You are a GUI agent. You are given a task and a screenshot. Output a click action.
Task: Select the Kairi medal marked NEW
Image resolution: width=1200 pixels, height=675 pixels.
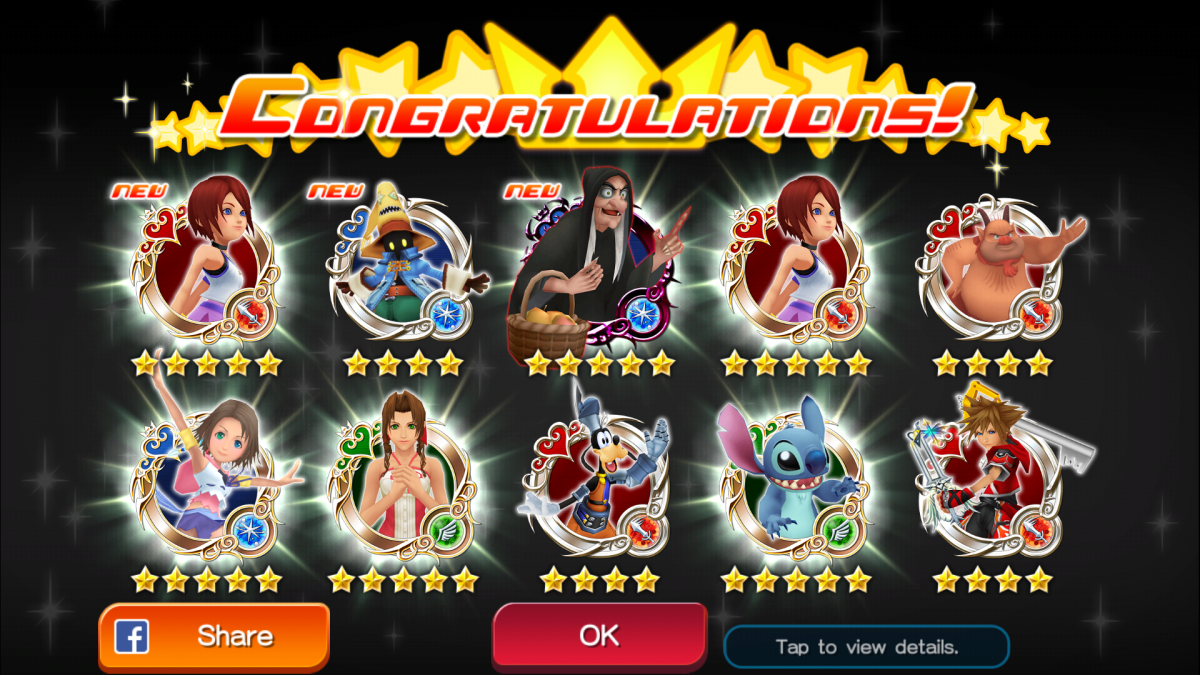pos(207,265)
